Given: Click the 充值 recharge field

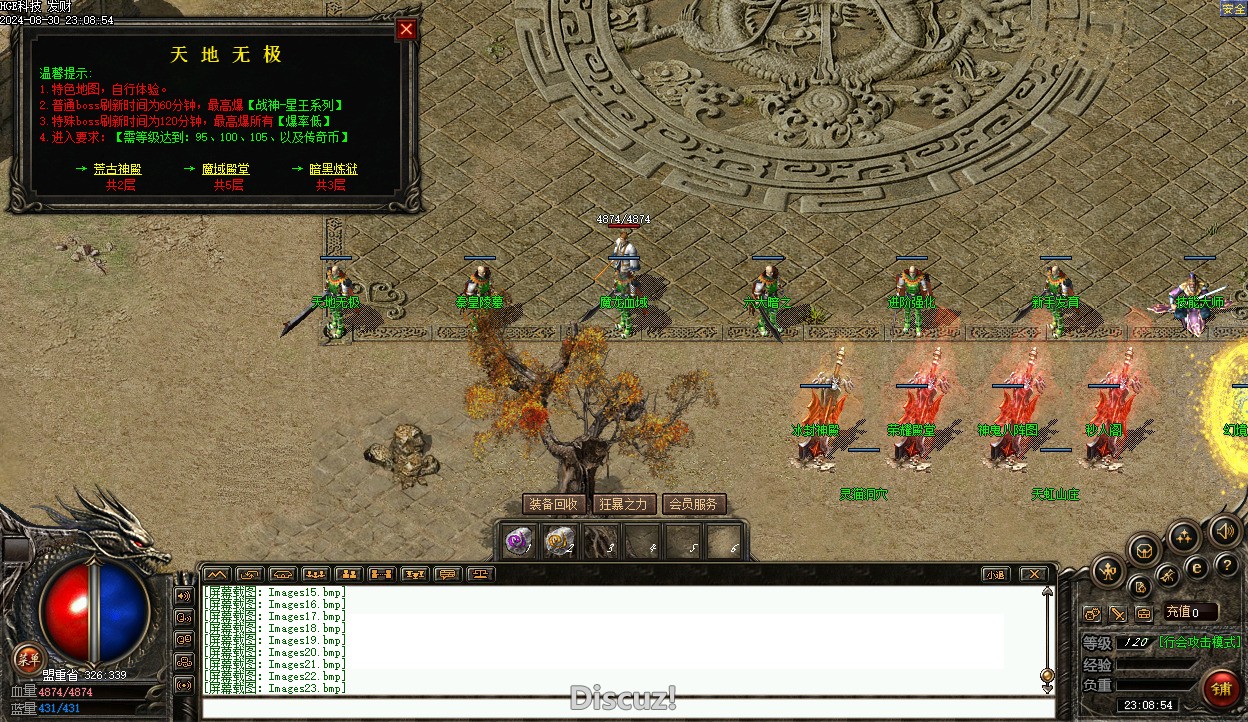Looking at the screenshot, I should [1190, 612].
